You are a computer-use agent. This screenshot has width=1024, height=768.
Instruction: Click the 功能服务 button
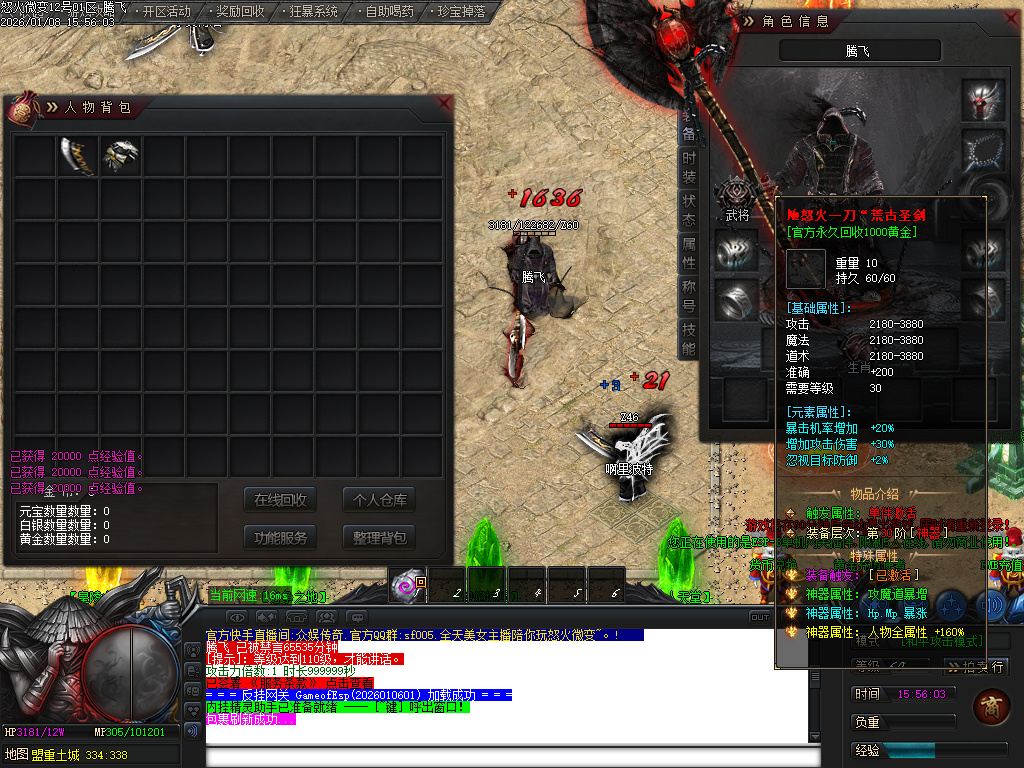coord(280,537)
